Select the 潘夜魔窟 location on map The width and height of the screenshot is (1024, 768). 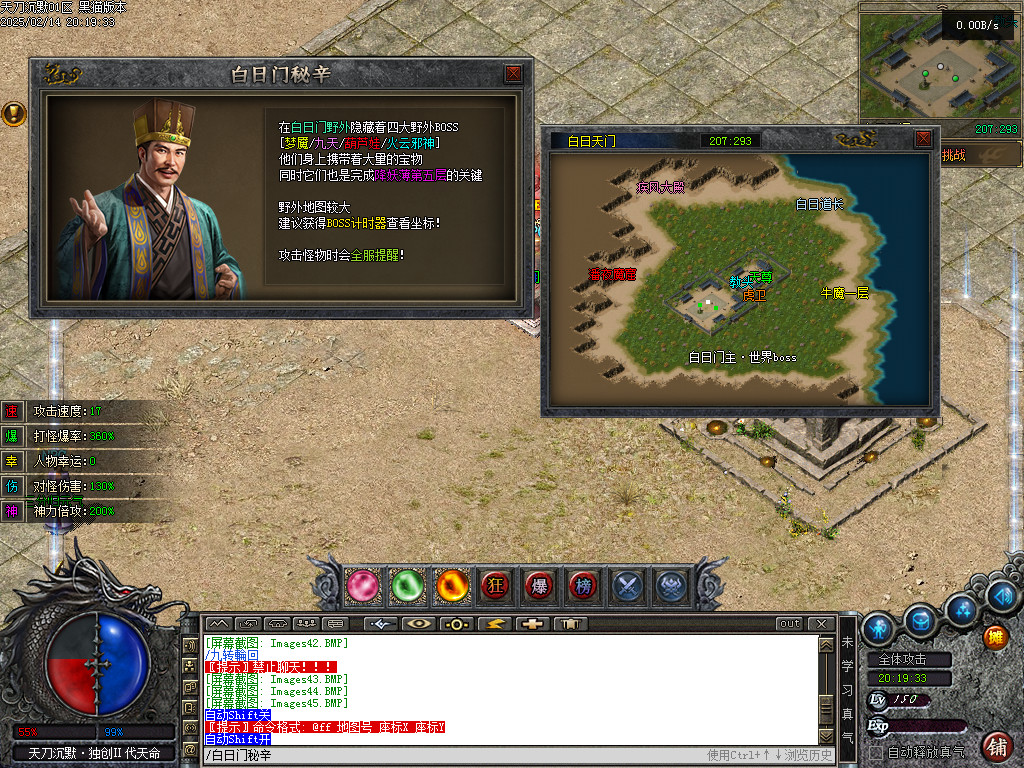(612, 273)
